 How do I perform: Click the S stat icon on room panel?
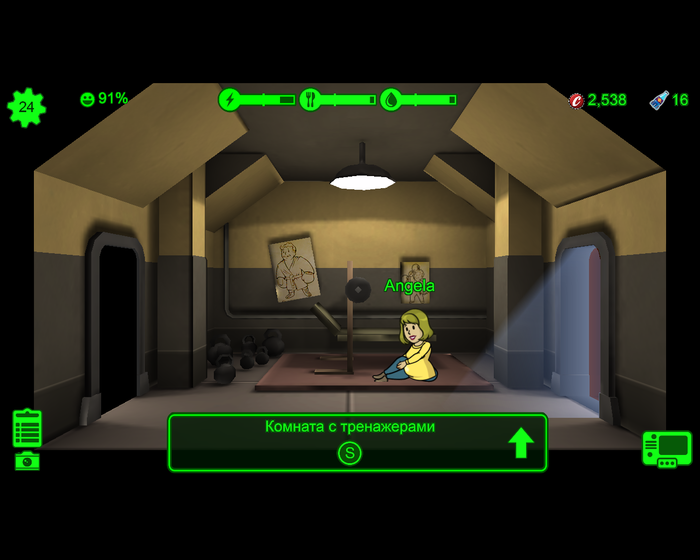click(x=349, y=454)
